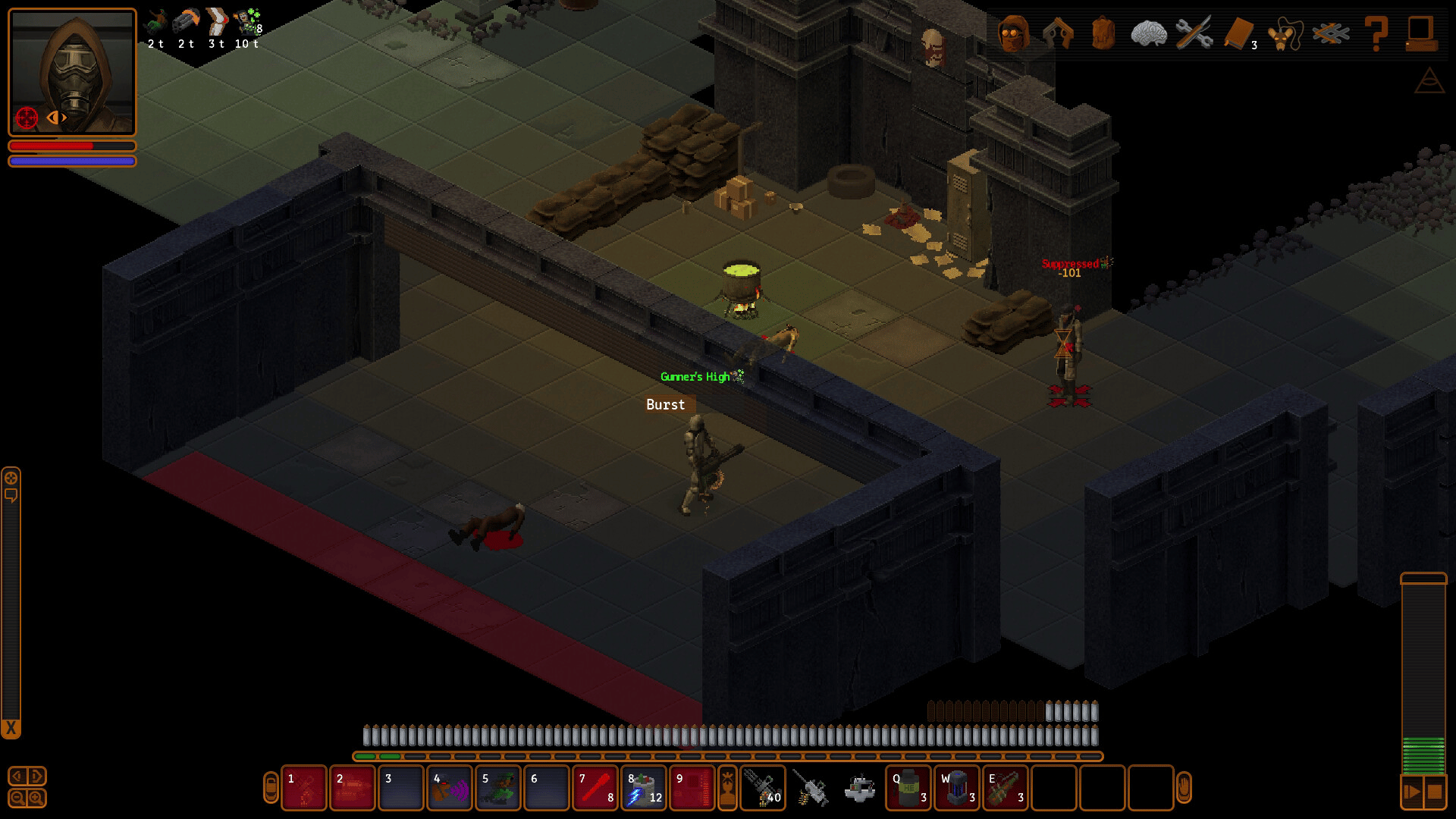Open the combat stats crossed pistols icon
Viewport: 1456px width, 819px height.
[x=1058, y=33]
